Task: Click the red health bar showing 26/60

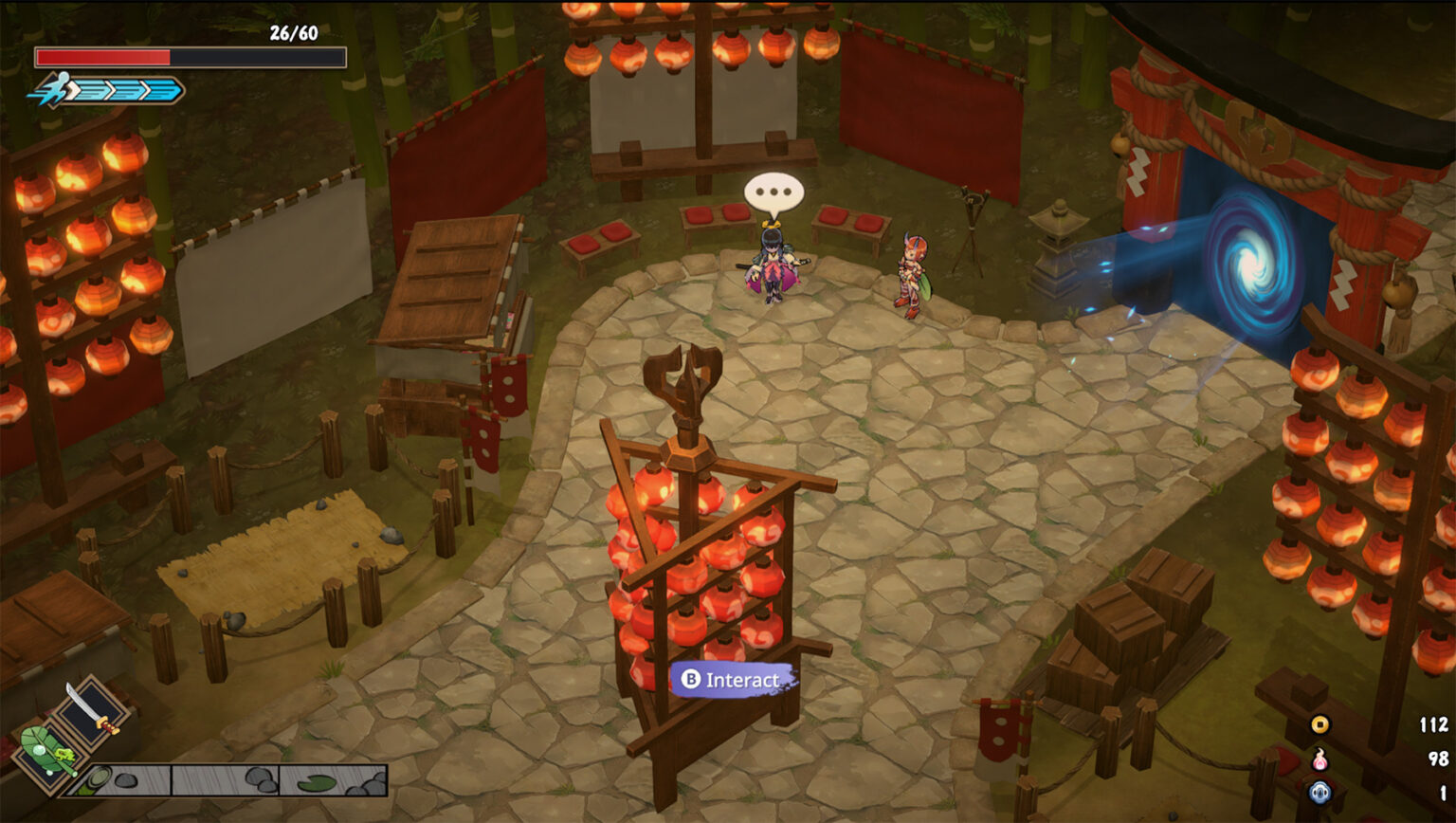Action: click(104, 59)
